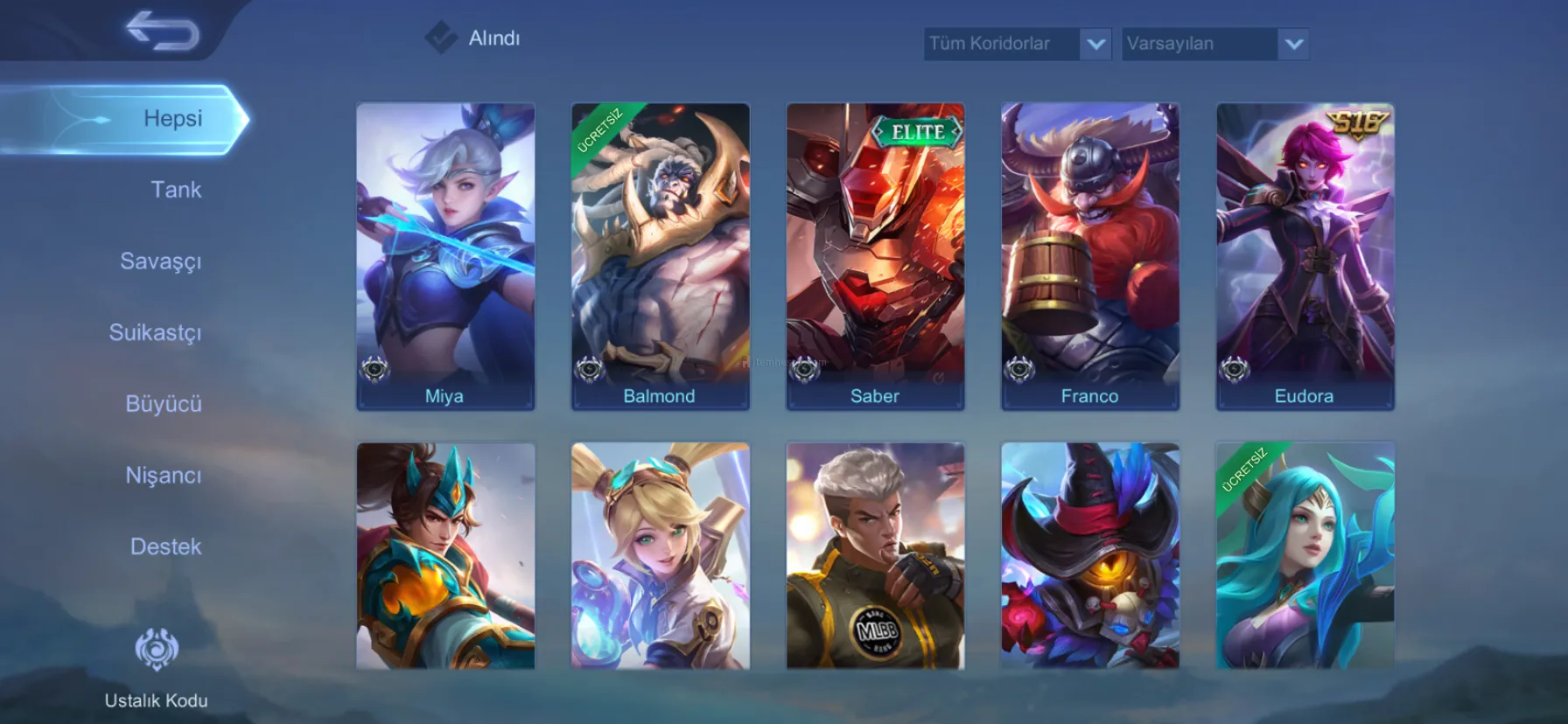Select the Eudora hero card
The height and width of the screenshot is (724, 1568).
click(x=1305, y=255)
